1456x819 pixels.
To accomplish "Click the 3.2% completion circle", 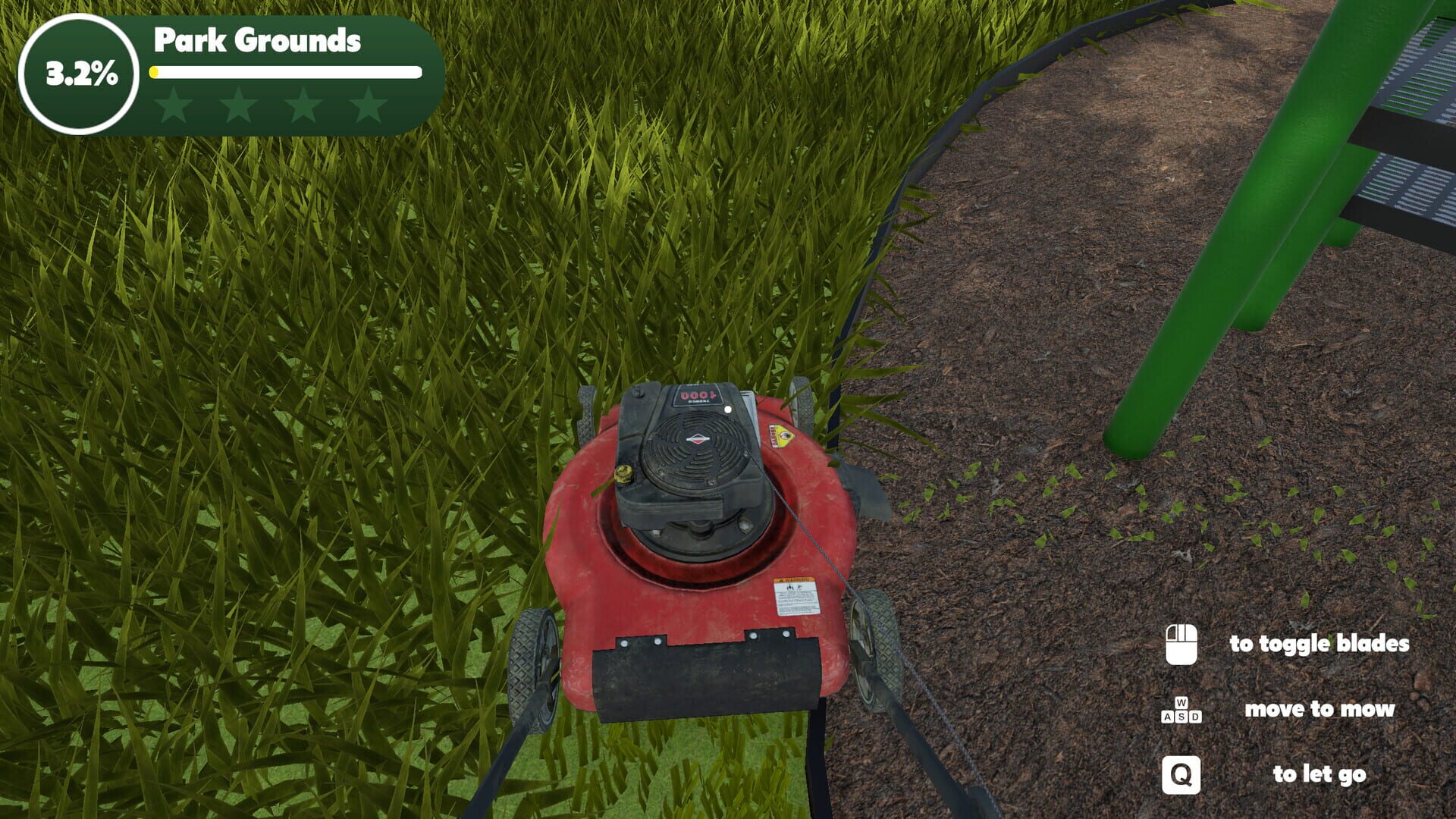I will tap(81, 74).
